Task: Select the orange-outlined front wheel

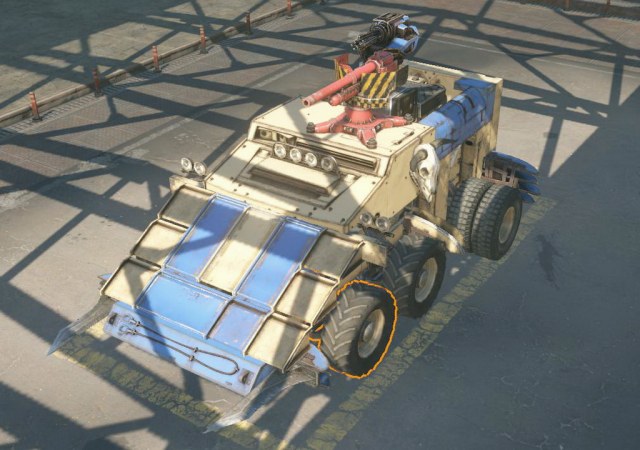Action: tap(357, 329)
